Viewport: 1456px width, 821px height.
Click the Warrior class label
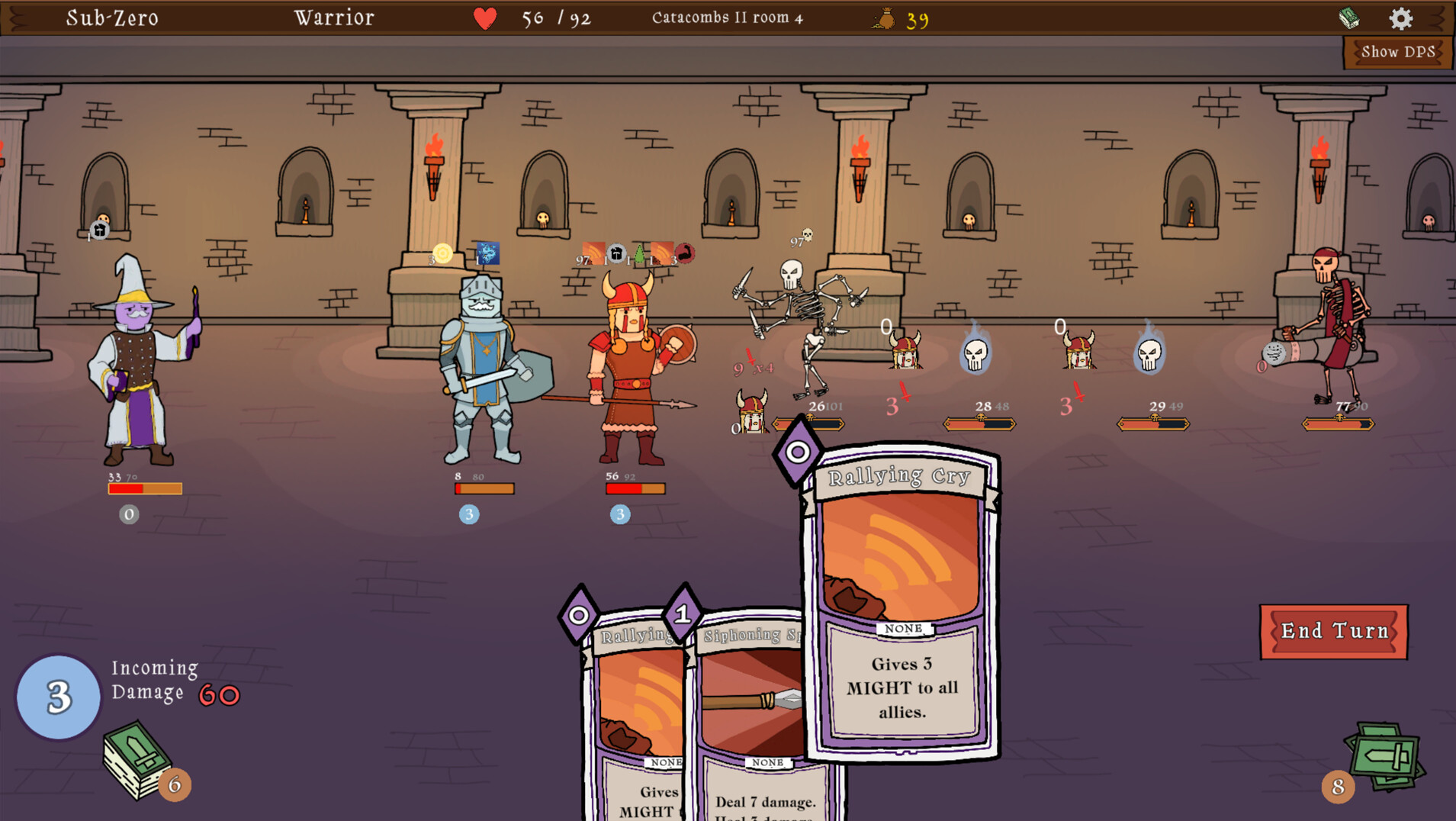coord(333,17)
